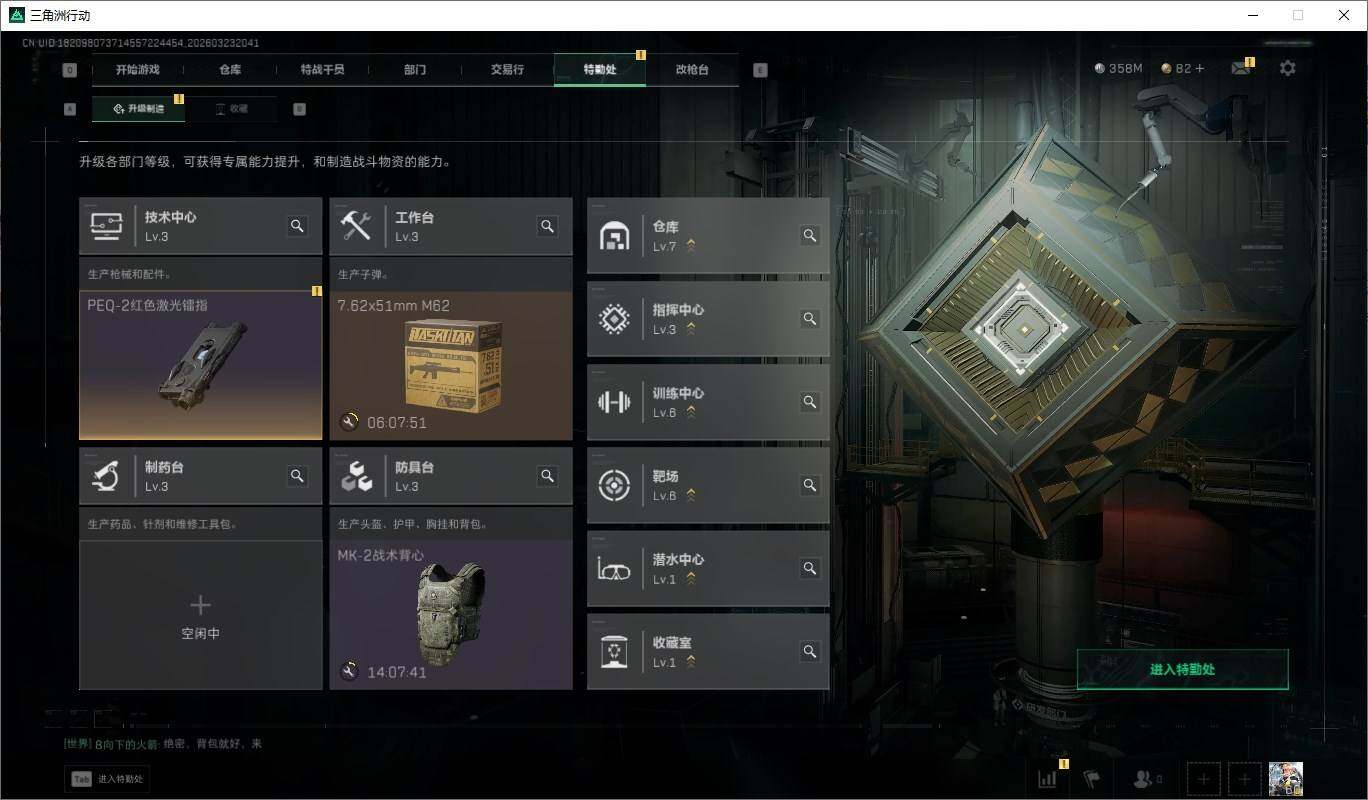Switch to the 收藏 sub-tab

point(232,109)
